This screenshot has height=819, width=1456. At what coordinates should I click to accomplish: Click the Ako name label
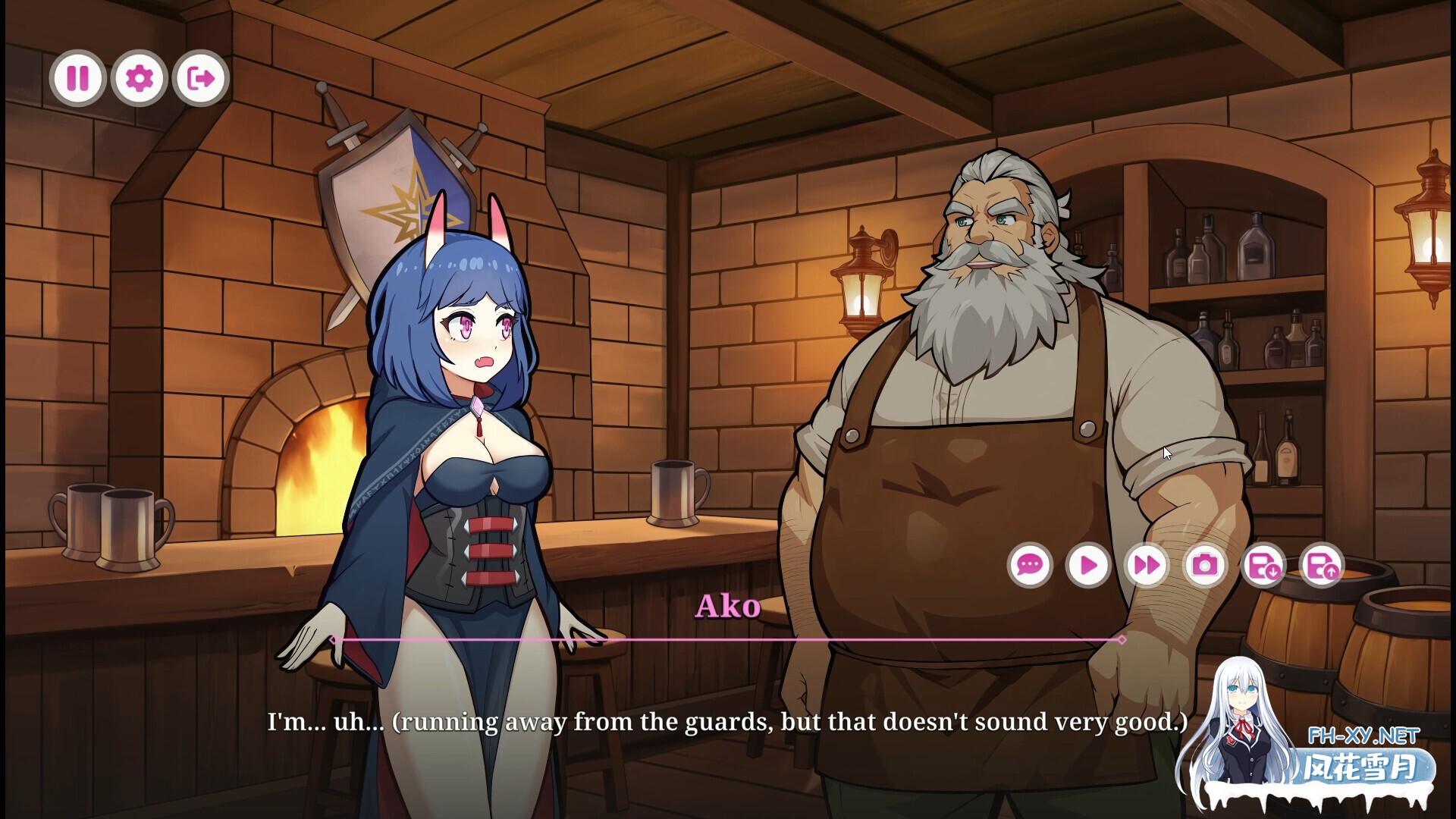click(x=727, y=607)
